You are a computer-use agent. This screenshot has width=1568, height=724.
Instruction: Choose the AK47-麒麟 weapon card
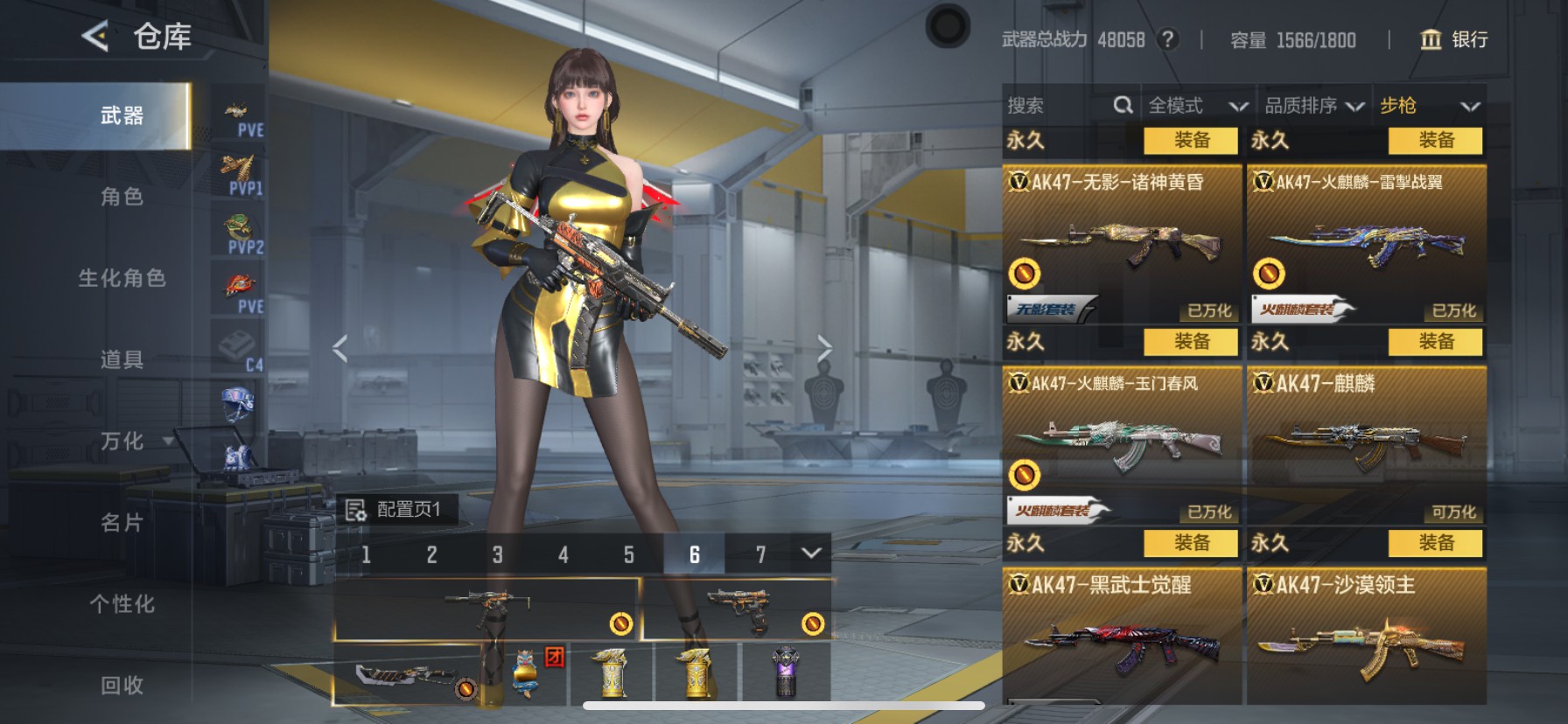click(x=1366, y=444)
